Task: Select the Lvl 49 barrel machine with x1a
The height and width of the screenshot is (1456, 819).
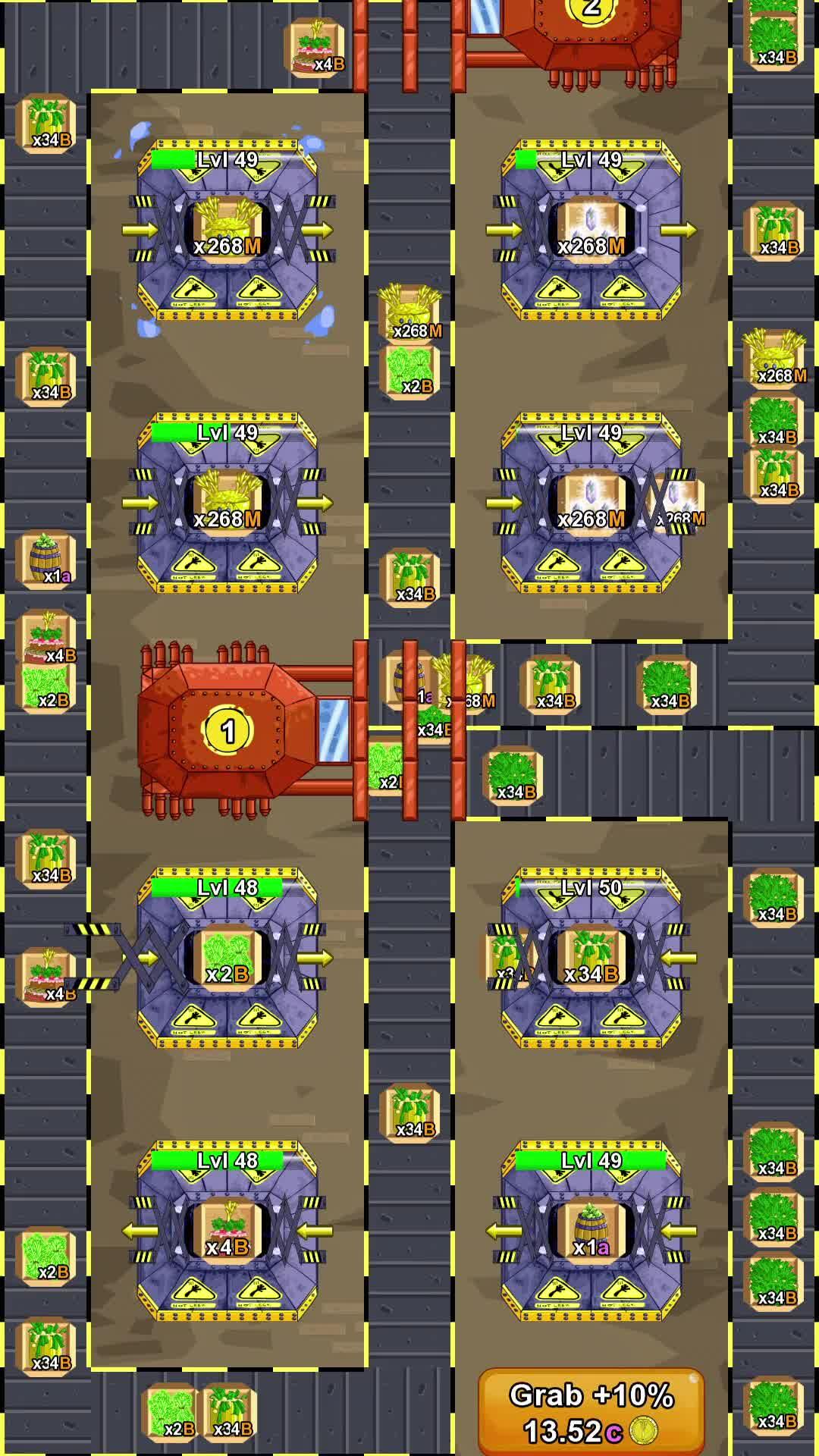Action: (591, 1231)
